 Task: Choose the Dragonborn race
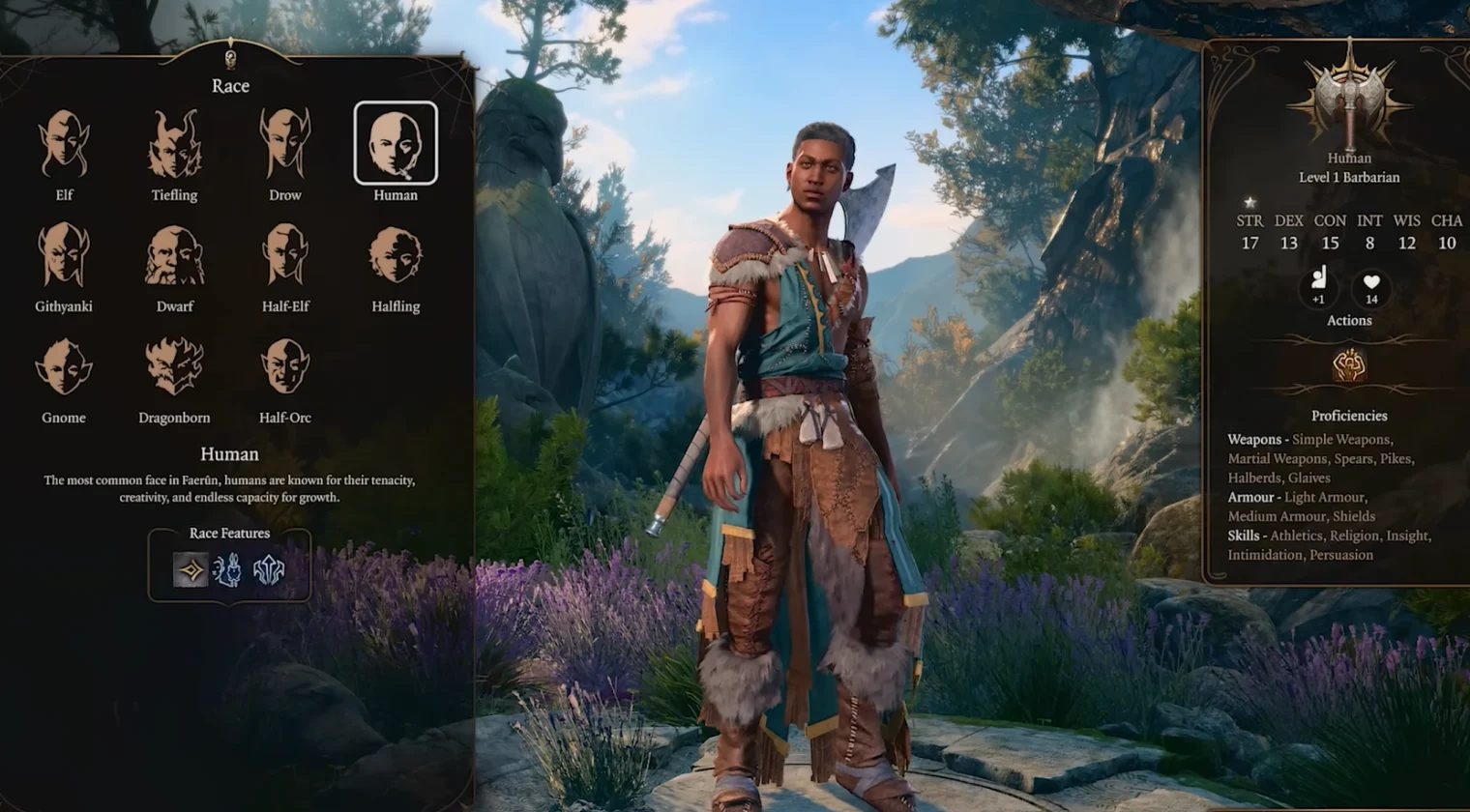pyautogui.click(x=174, y=367)
